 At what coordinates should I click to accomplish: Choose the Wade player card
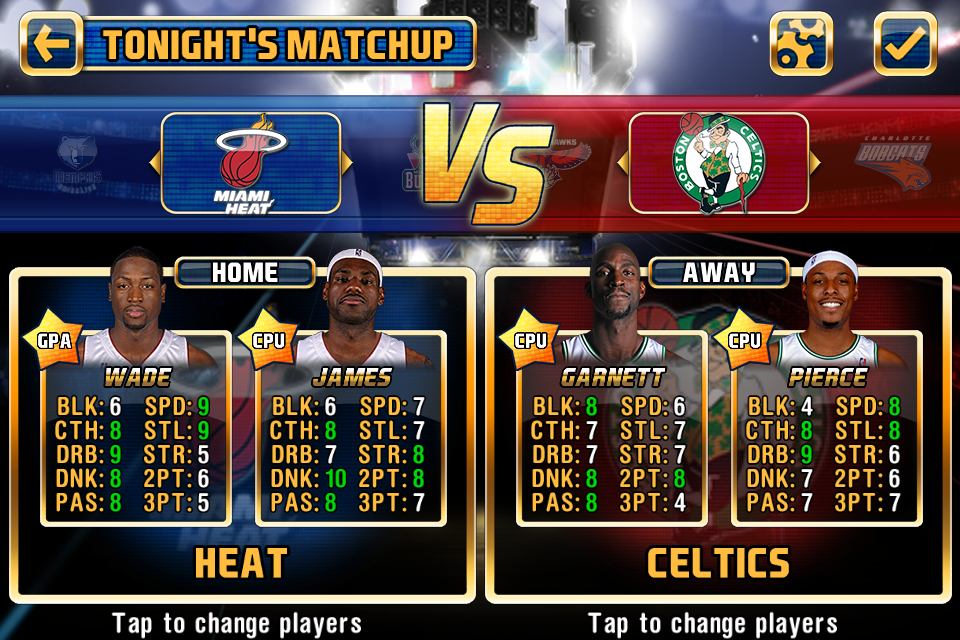coord(136,430)
